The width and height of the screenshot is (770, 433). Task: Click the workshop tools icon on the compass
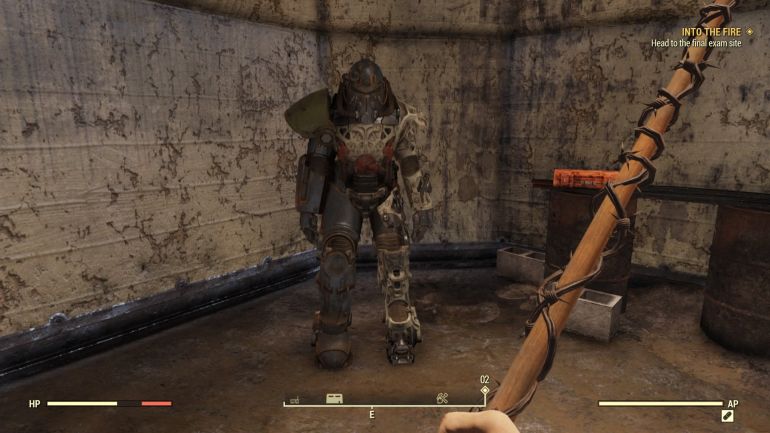442,398
